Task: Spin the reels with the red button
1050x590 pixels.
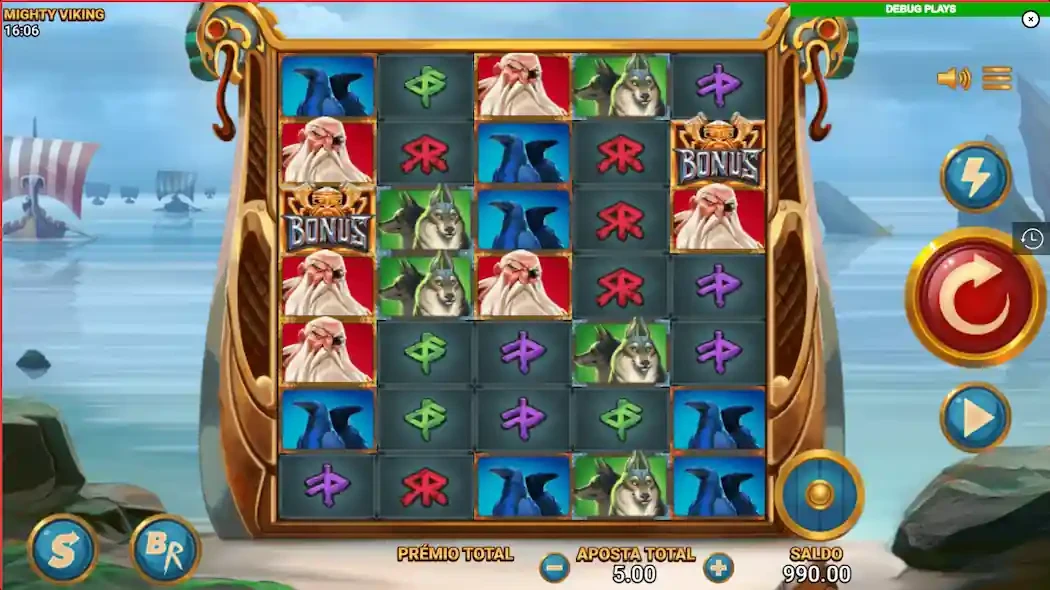Action: 974,297
